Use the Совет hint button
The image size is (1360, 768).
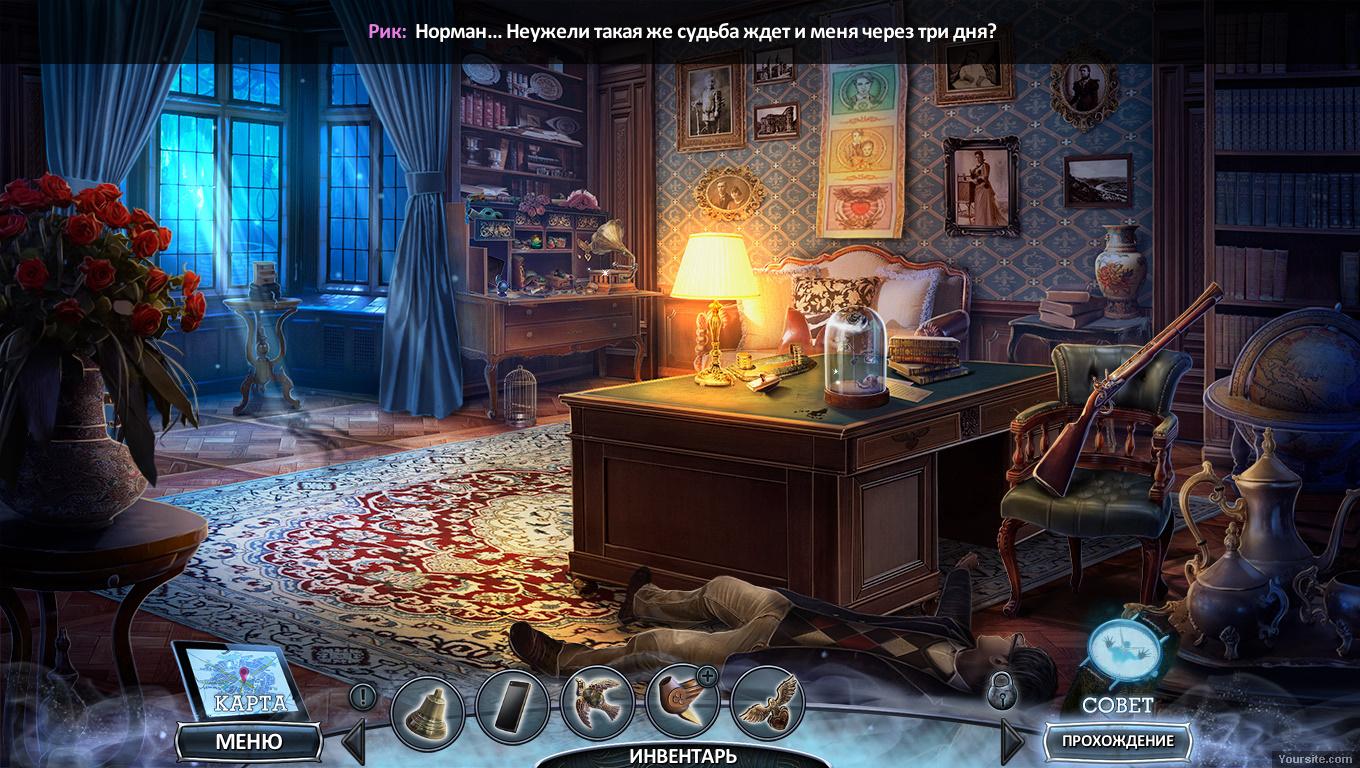coord(1118,665)
